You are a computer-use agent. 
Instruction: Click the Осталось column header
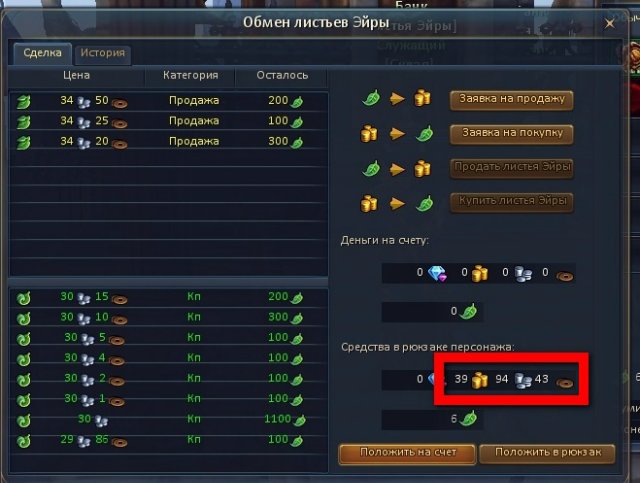(283, 75)
